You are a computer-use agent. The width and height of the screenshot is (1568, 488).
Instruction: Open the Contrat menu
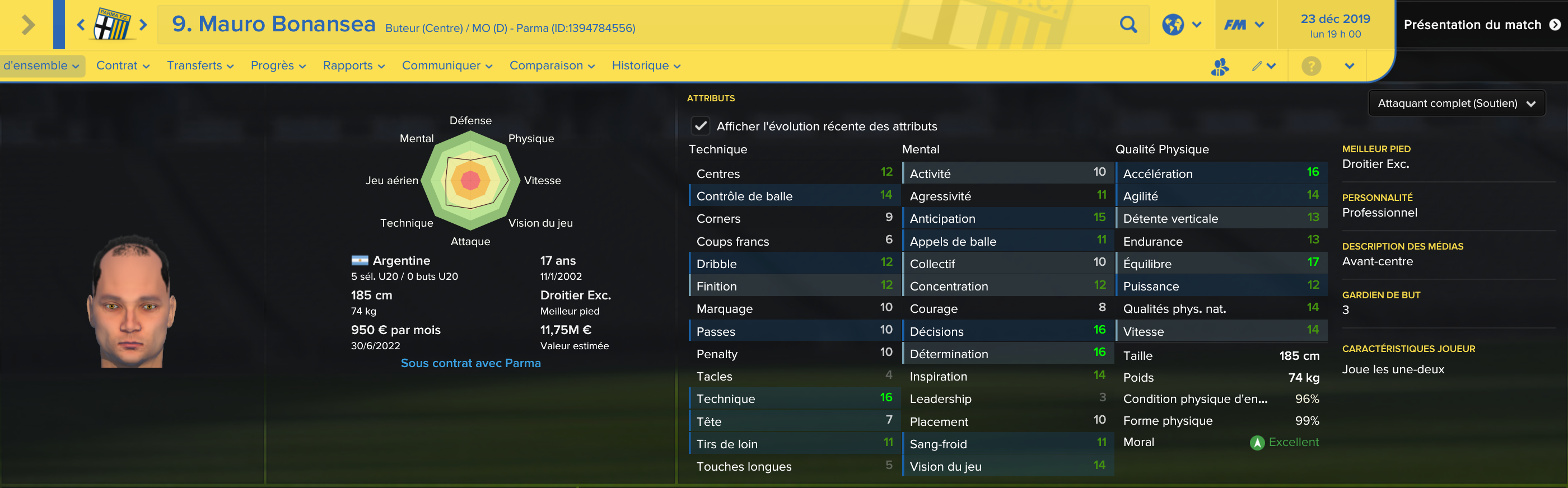click(x=122, y=65)
